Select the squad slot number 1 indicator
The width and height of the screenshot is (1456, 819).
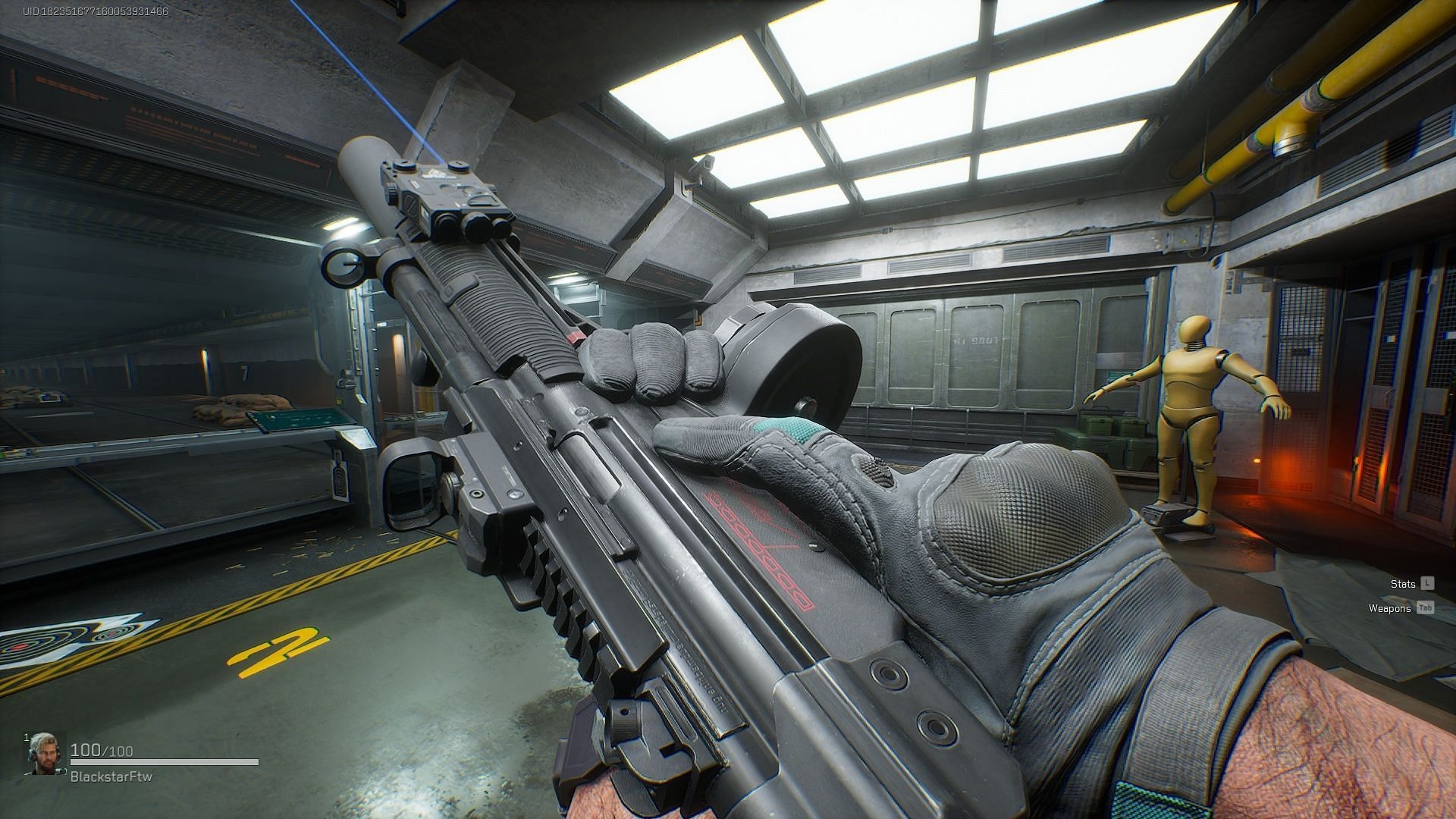[25, 739]
